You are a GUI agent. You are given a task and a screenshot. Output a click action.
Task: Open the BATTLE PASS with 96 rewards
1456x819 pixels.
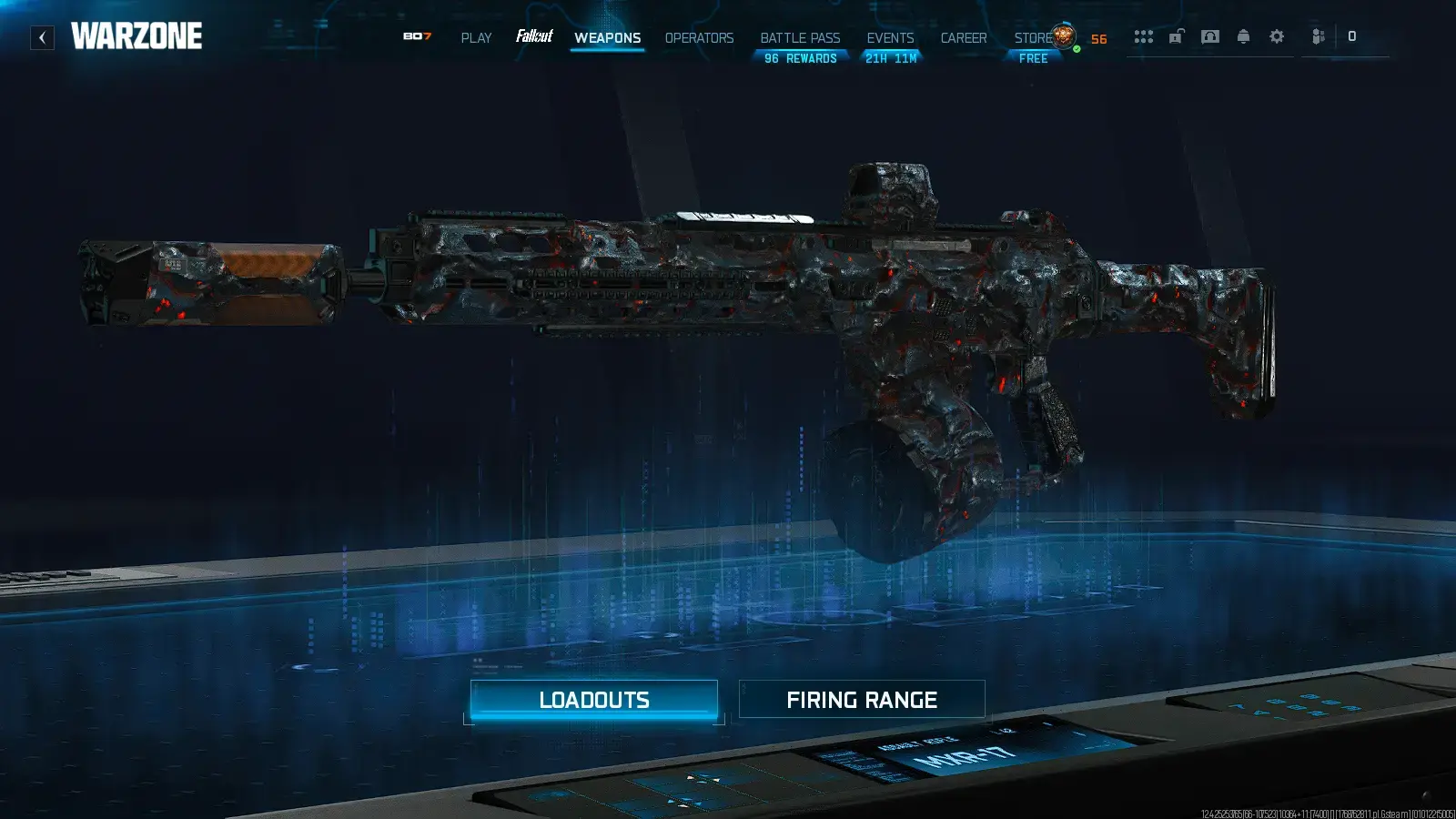(x=799, y=38)
